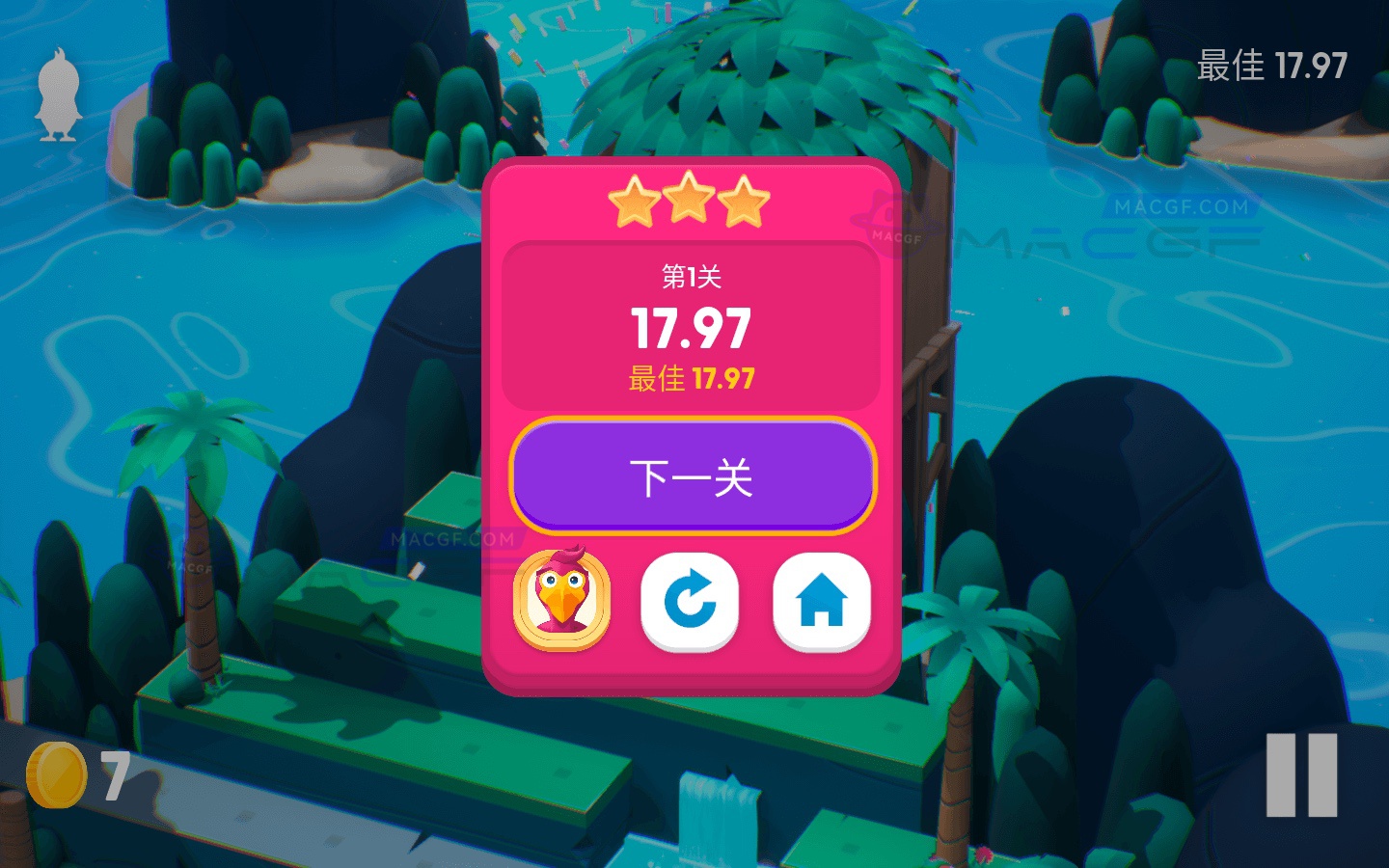Tap the middle star on the results panel
The width and height of the screenshot is (1389, 868).
689,198
